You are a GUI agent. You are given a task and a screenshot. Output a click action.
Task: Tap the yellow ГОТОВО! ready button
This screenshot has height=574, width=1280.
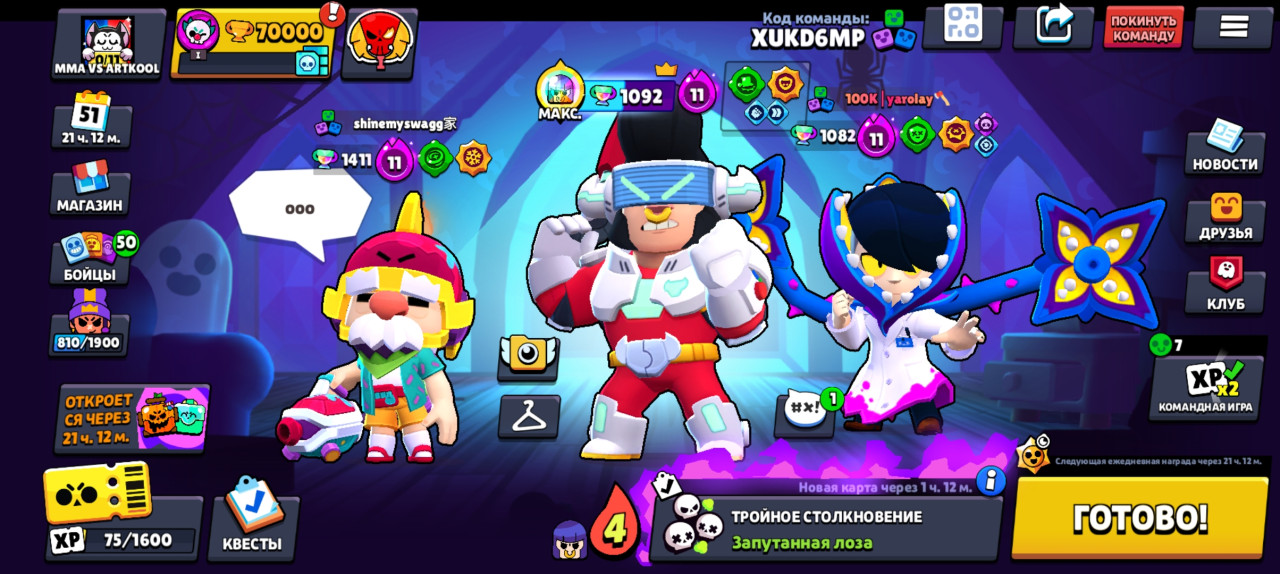[x=1140, y=517]
